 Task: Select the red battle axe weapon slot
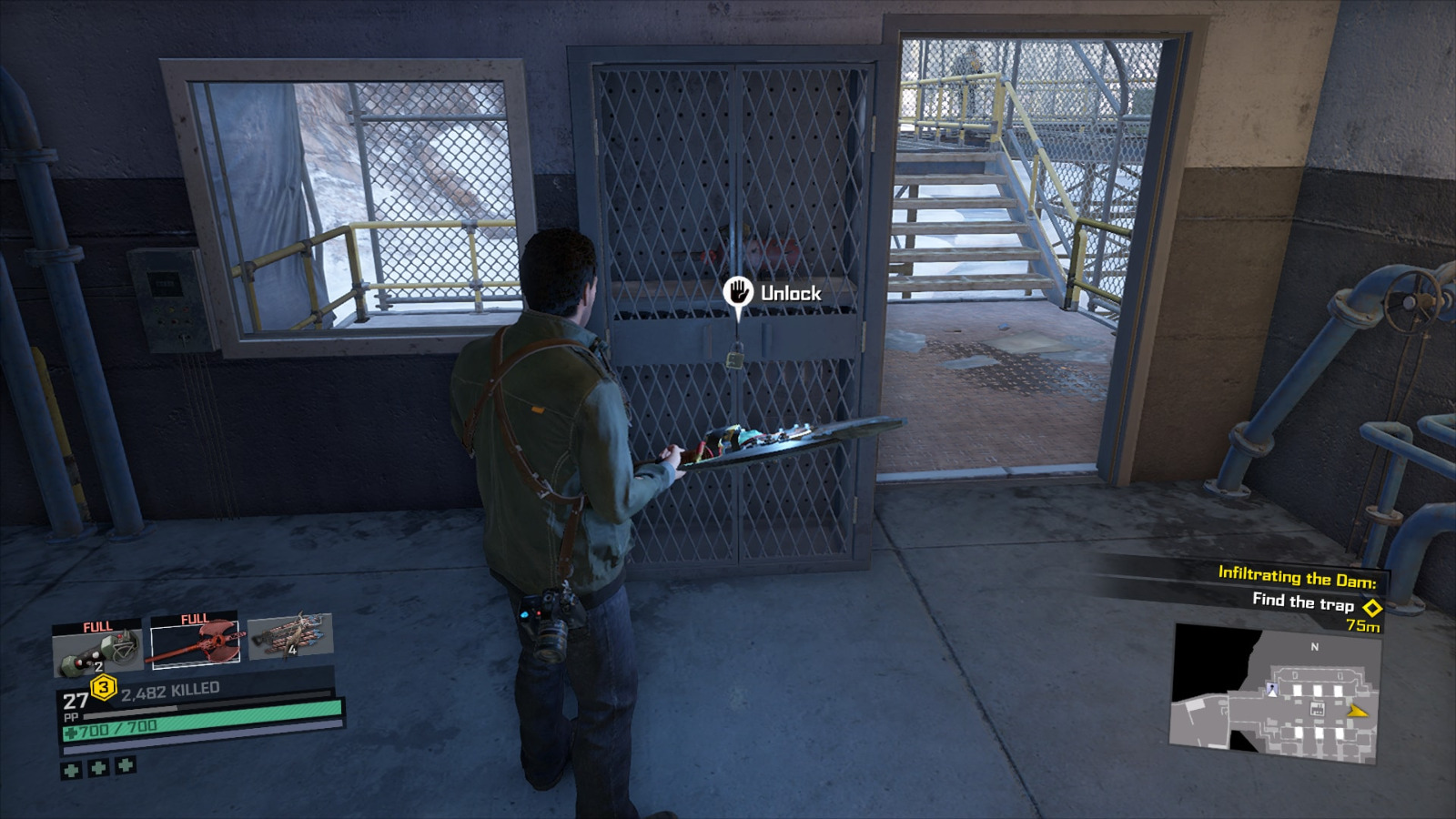[x=196, y=646]
